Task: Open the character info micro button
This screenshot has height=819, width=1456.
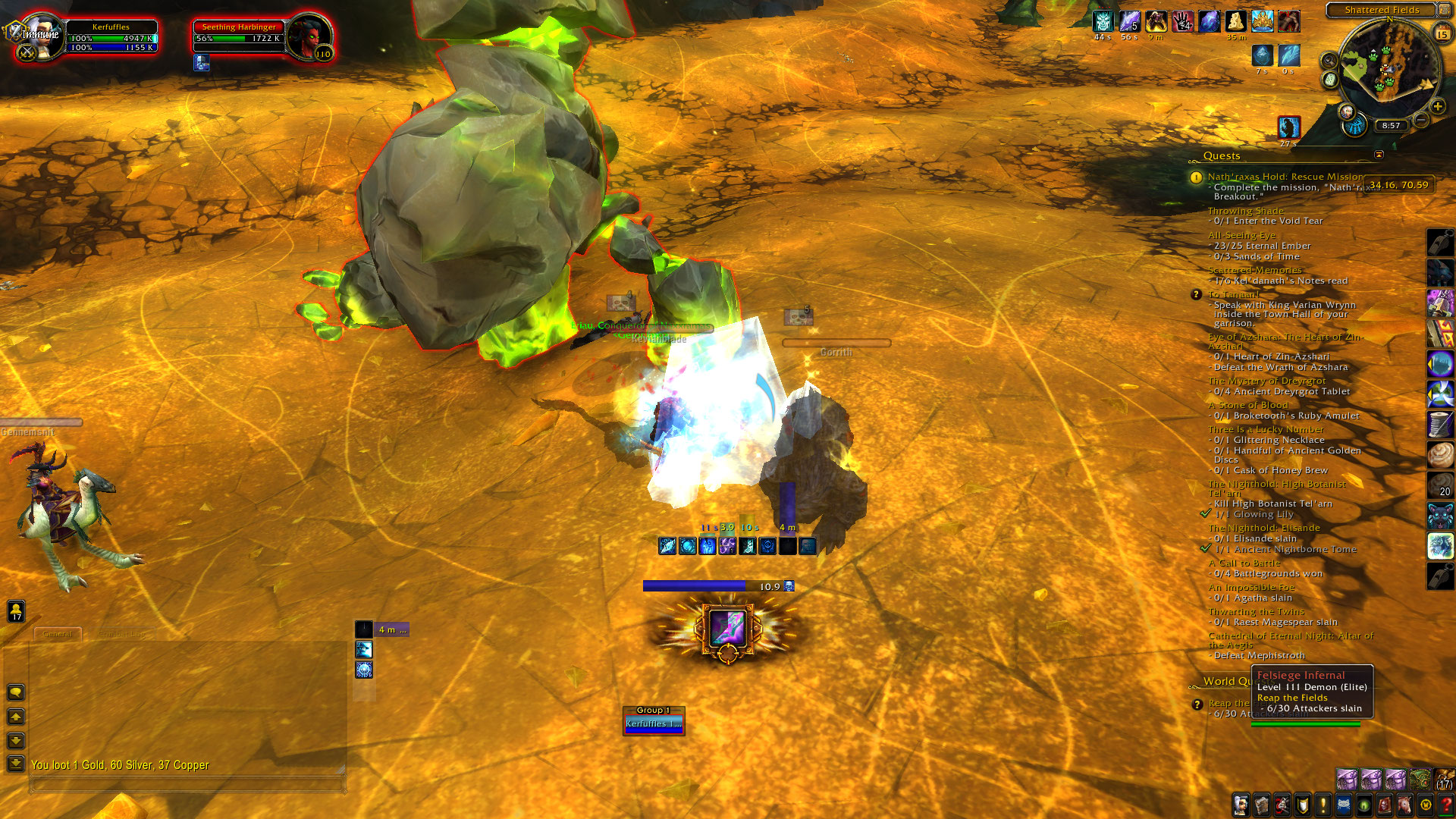Action: pos(1241,805)
